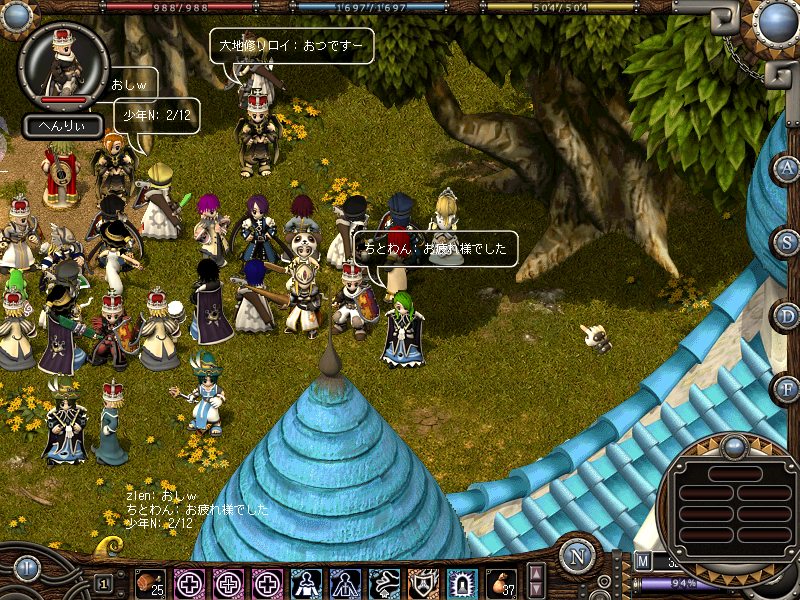This screenshot has height=600, width=800.
Task: Activate the round S shortcut button
Action: tap(786, 242)
